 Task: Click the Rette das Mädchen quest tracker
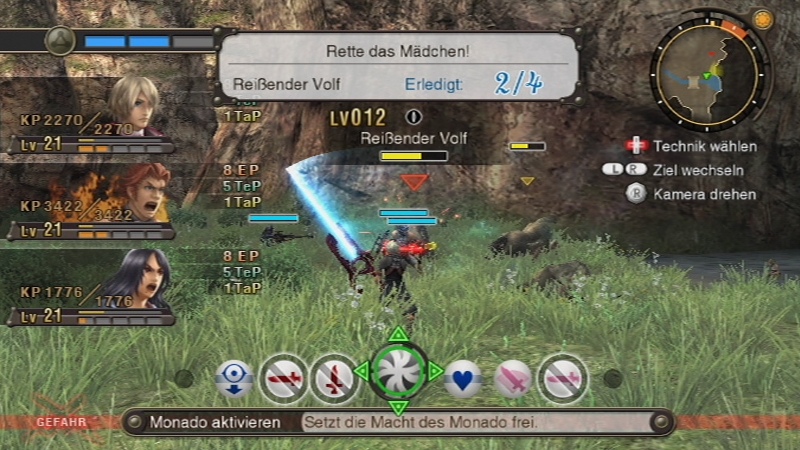click(399, 66)
